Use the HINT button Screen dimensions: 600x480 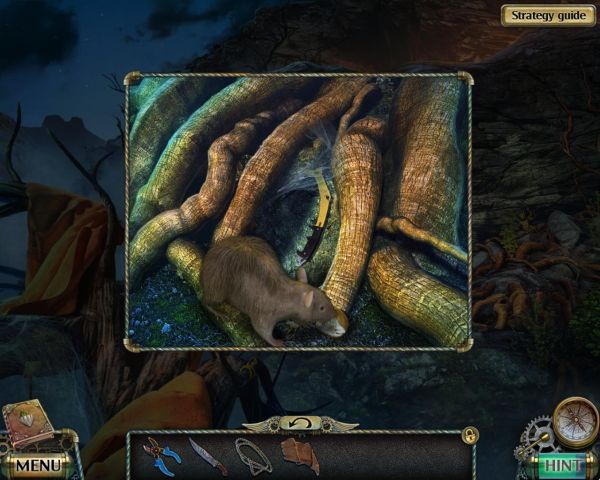[562, 465]
